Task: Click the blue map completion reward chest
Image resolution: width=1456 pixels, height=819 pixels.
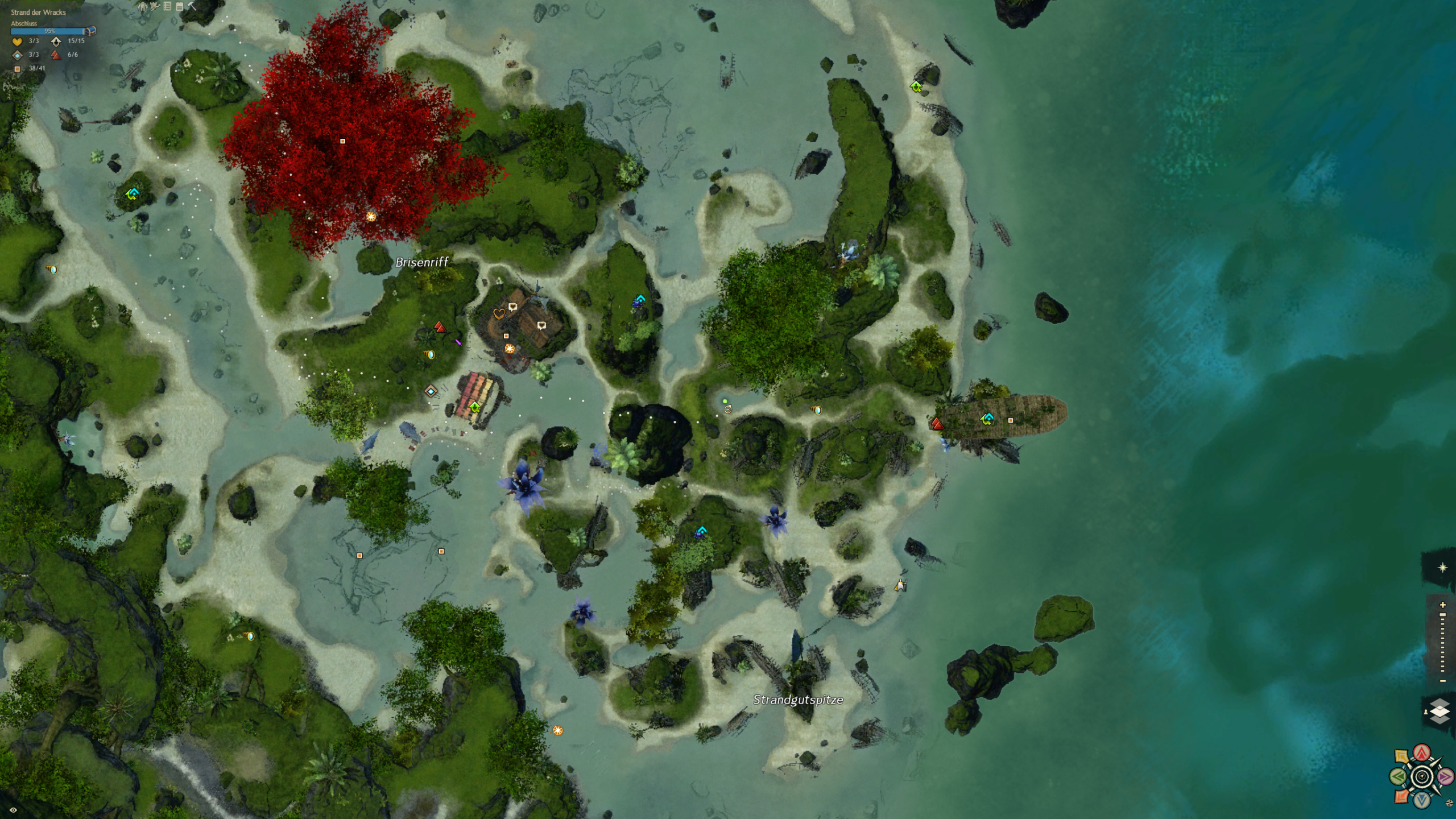Action: coord(91,31)
